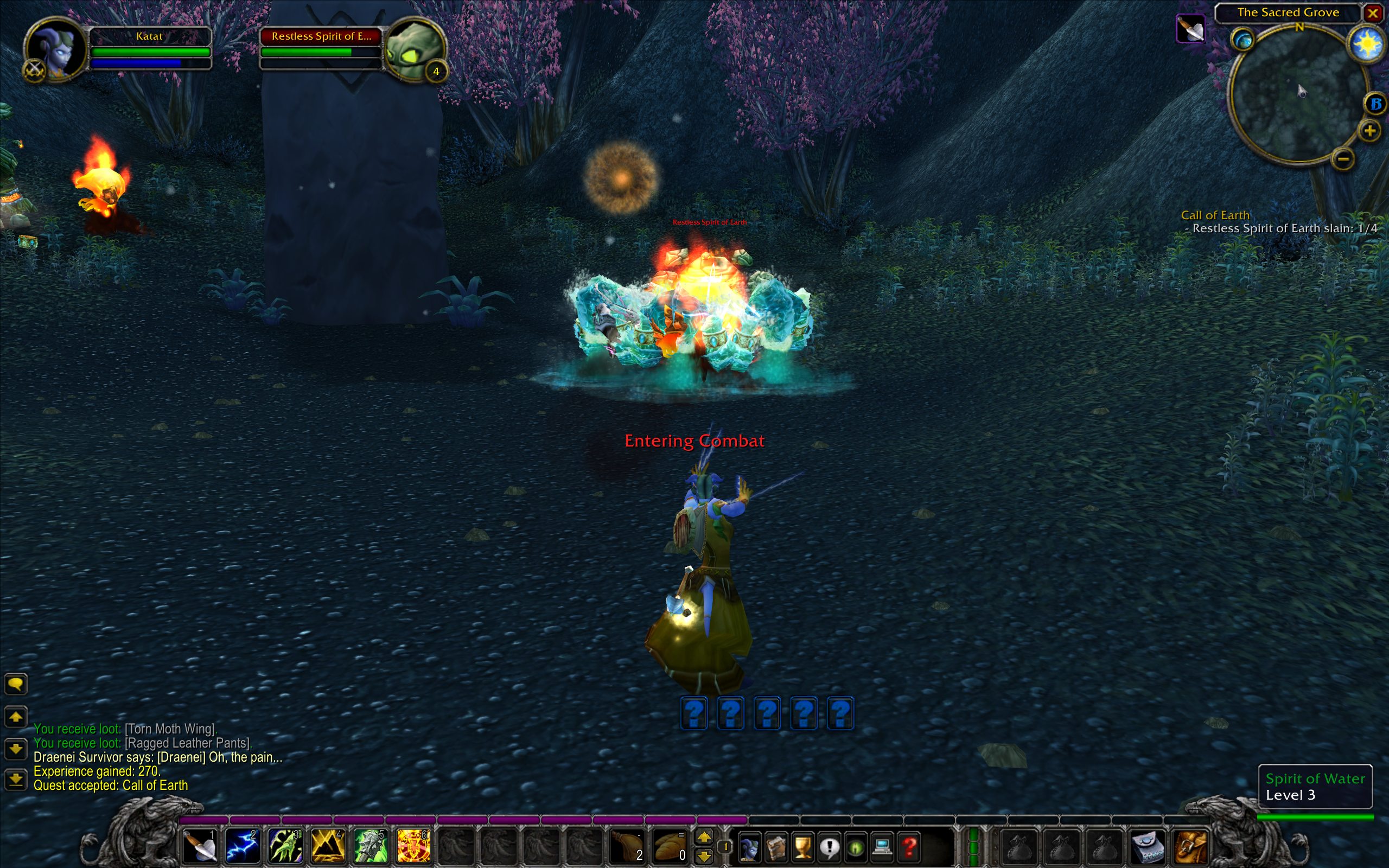This screenshot has width=1389, height=868.
Task: Open the spellbook from the micro menu
Action: click(x=776, y=847)
